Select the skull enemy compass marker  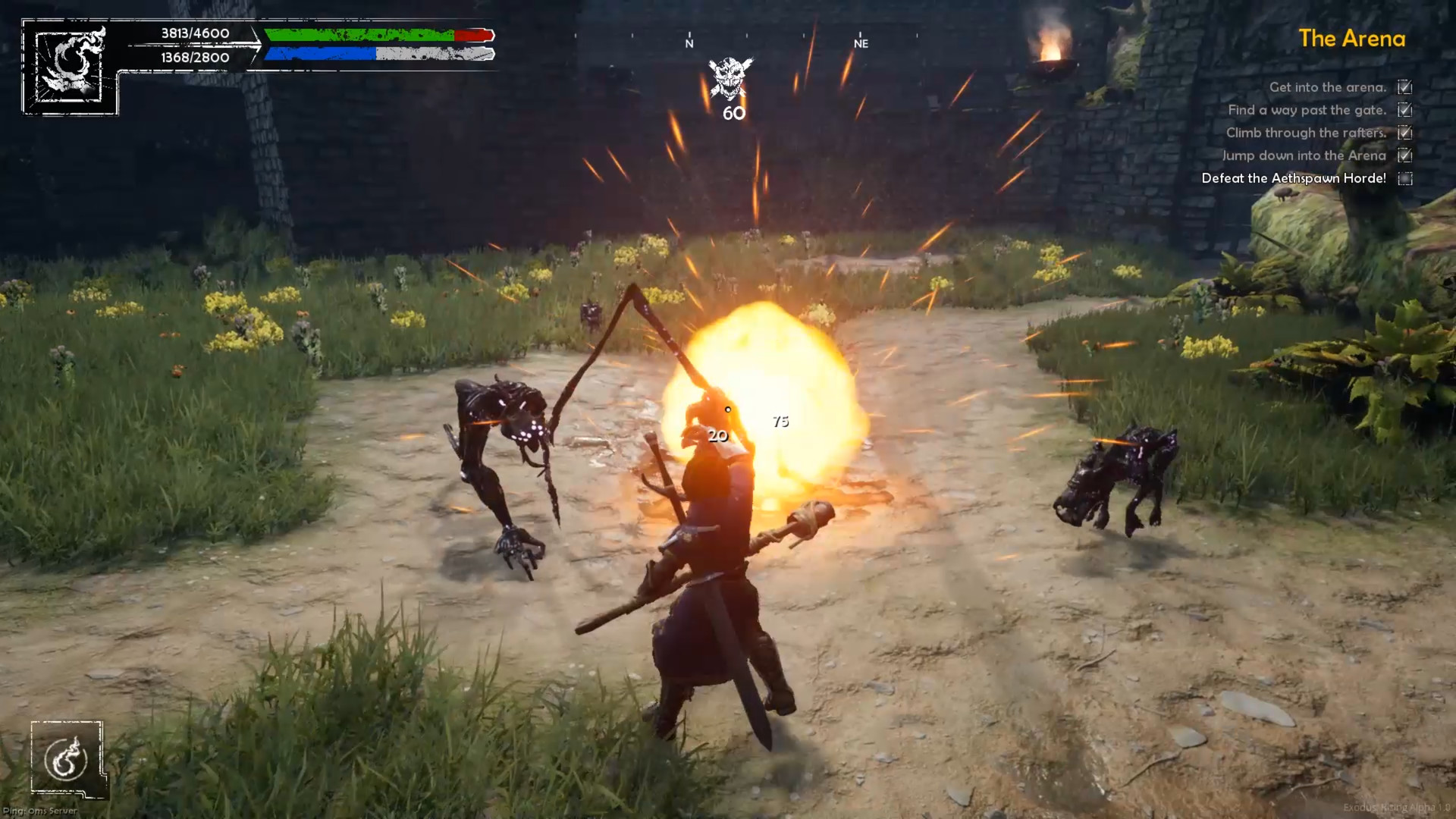tap(730, 78)
